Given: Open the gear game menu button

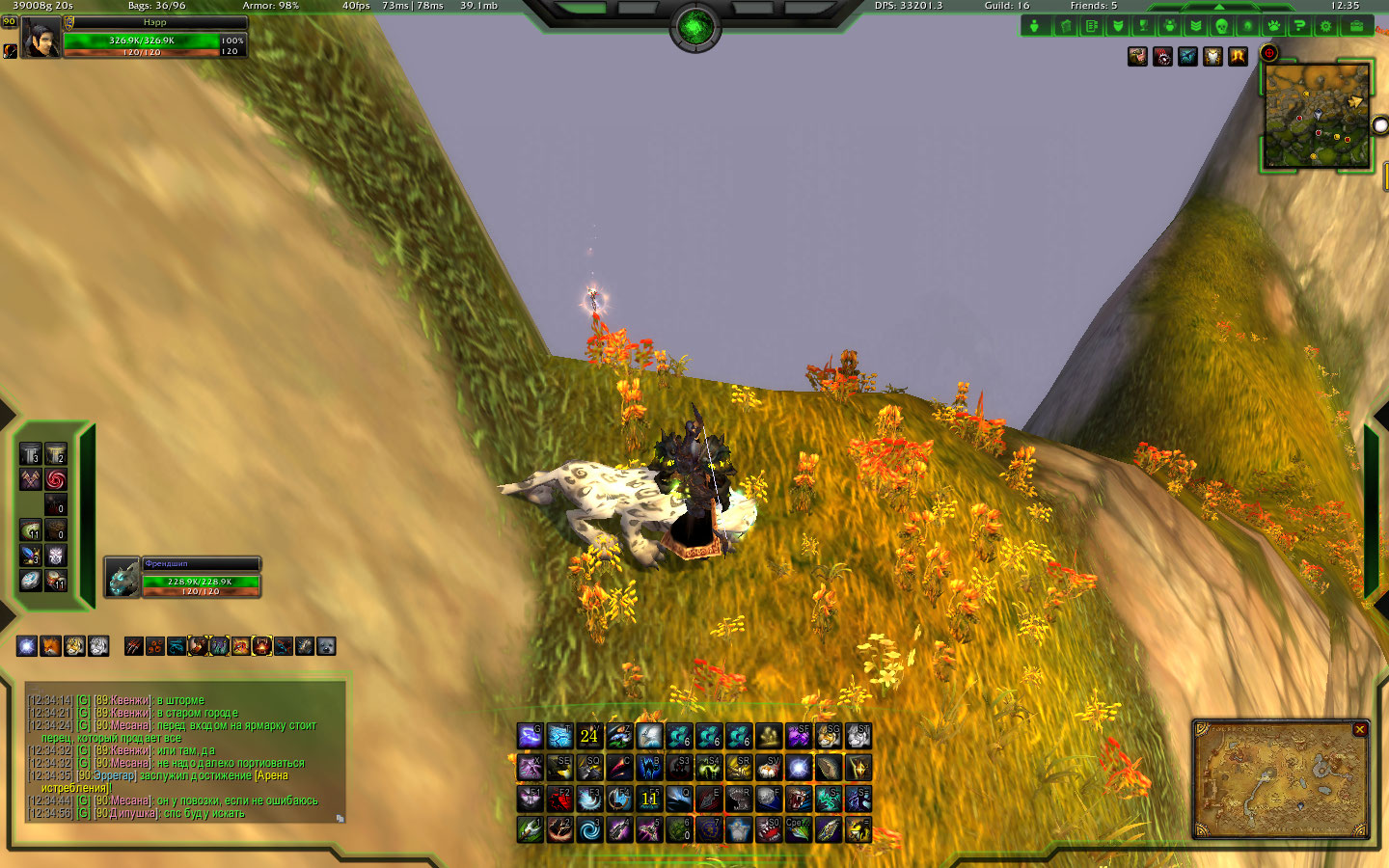Looking at the screenshot, I should pyautogui.click(x=1326, y=26).
